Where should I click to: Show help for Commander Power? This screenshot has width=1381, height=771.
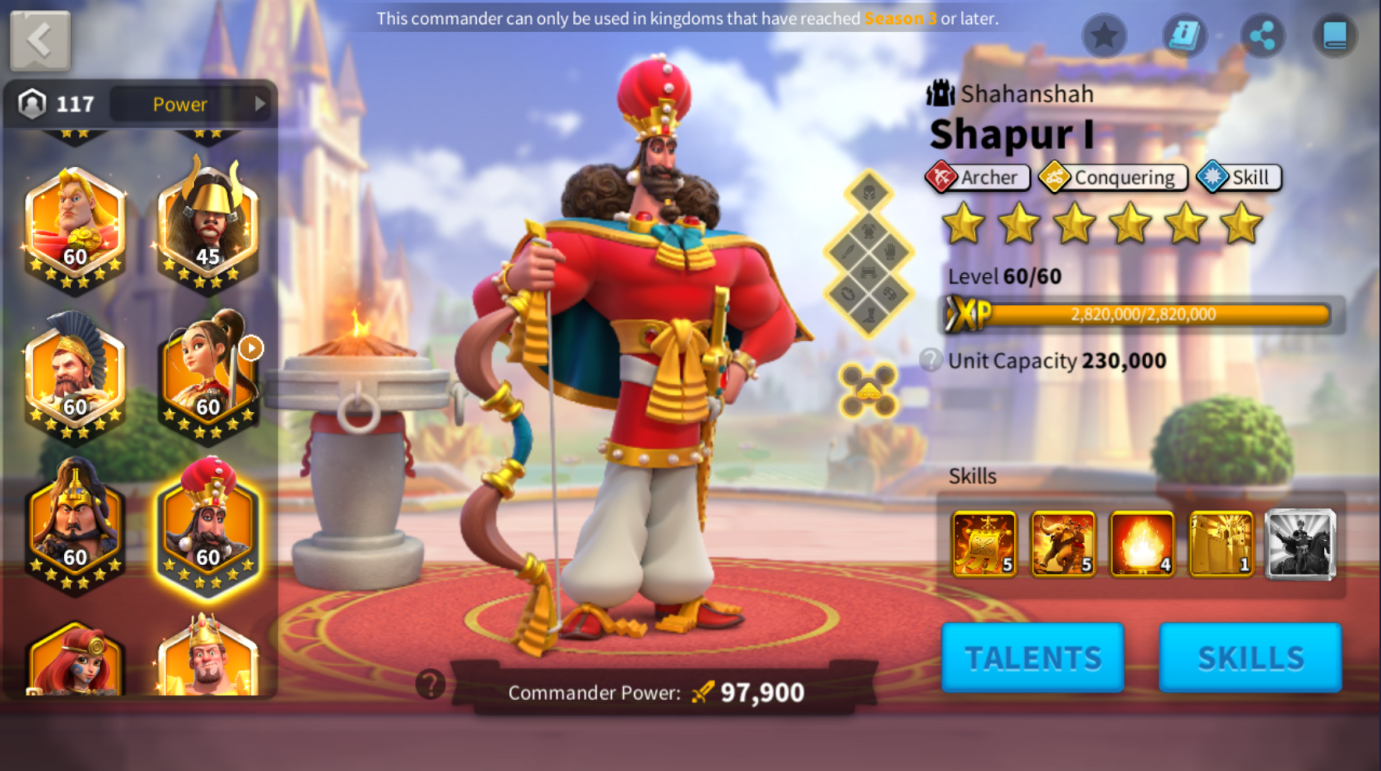pos(431,685)
